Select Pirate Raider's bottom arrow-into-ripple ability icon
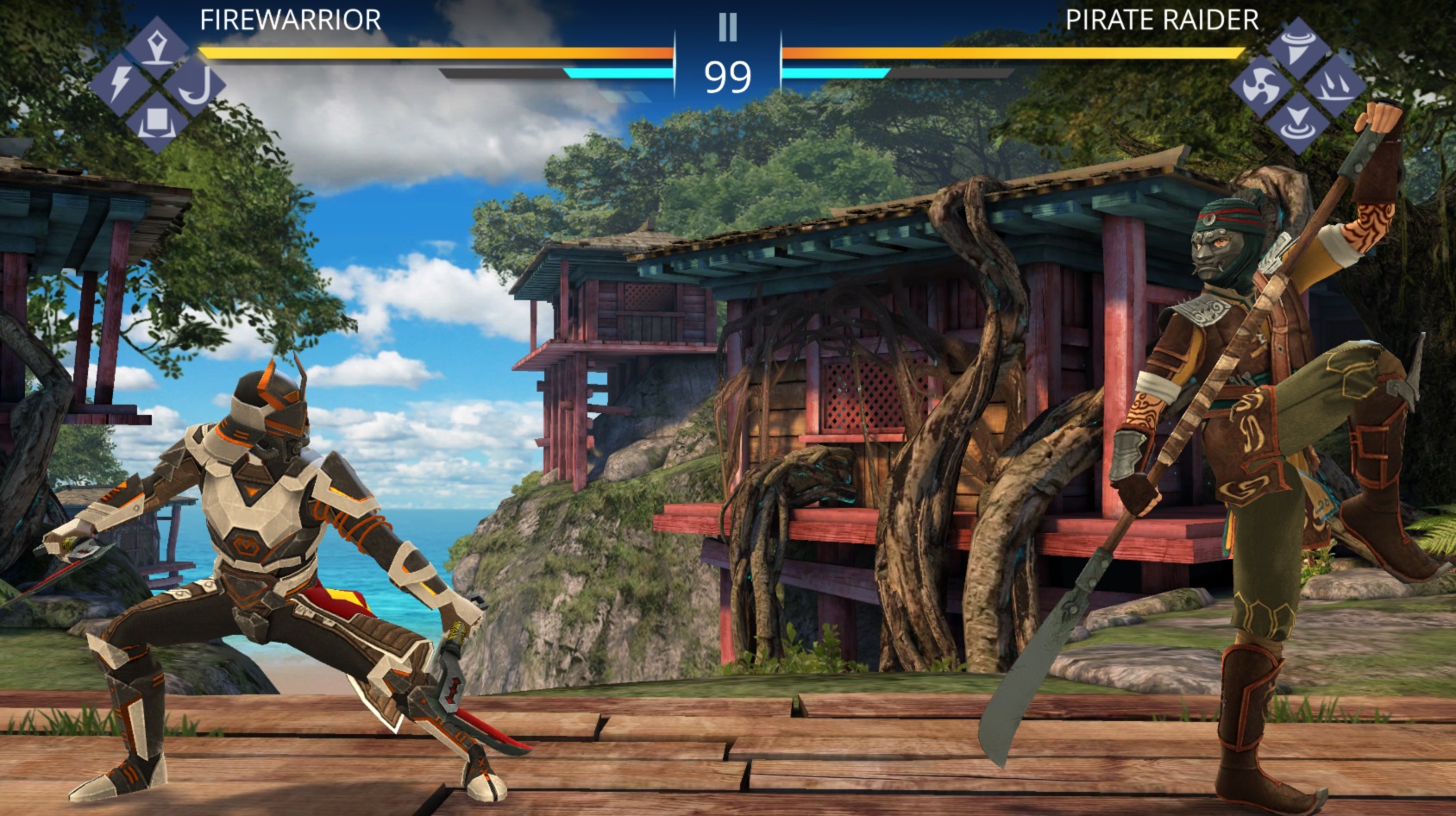Image resolution: width=1456 pixels, height=816 pixels. [1297, 122]
